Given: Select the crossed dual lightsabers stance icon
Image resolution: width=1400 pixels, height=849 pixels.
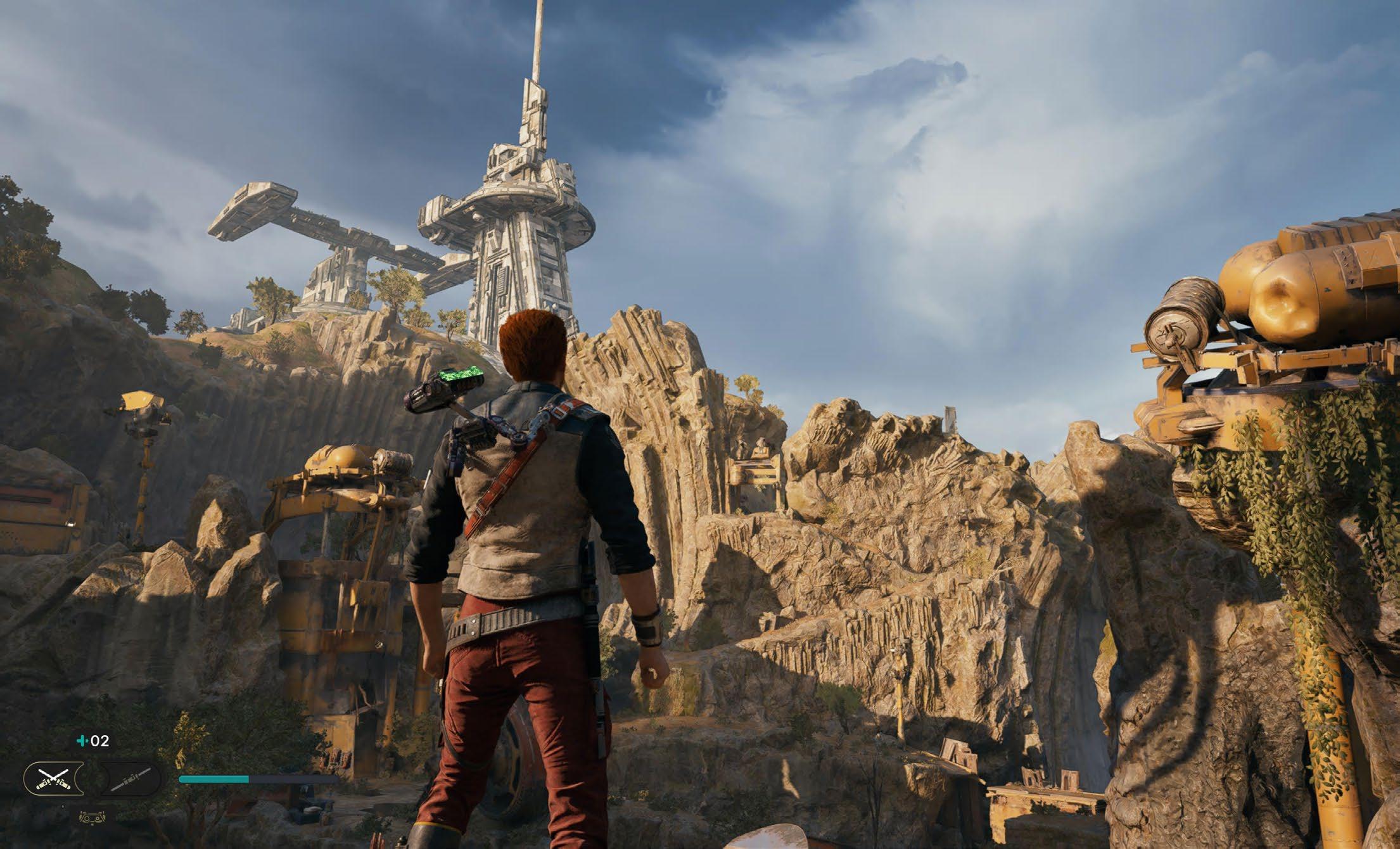Looking at the screenshot, I should (52, 779).
